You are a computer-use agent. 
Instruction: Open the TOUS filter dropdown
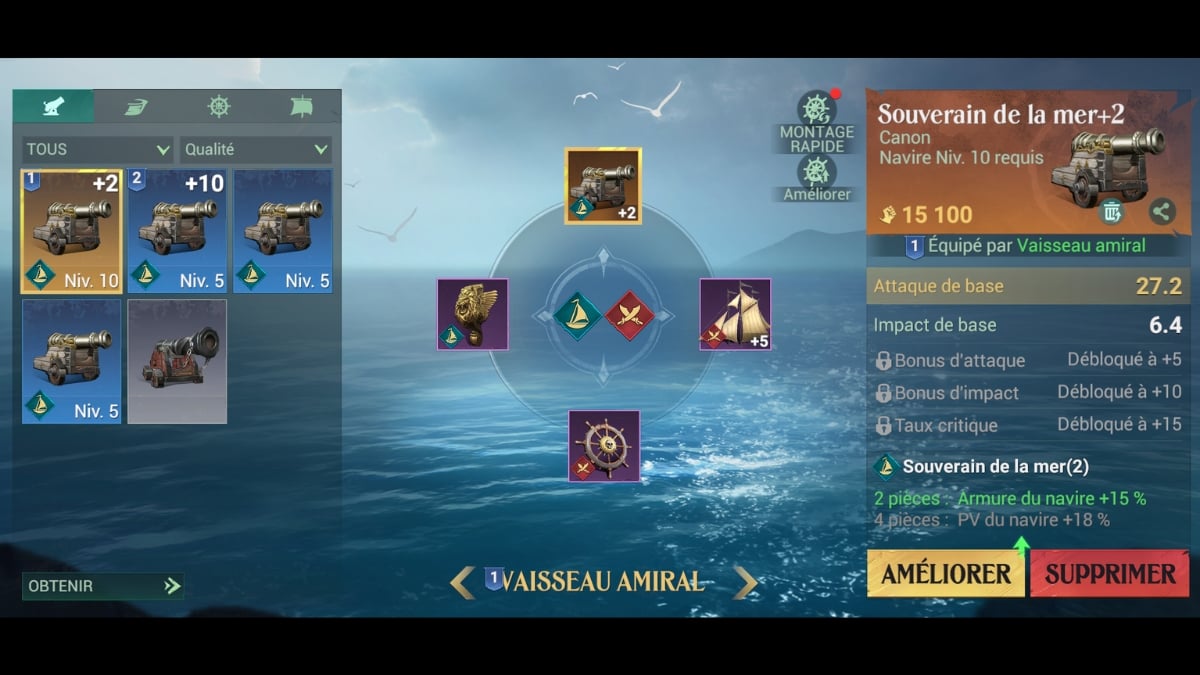(97, 150)
